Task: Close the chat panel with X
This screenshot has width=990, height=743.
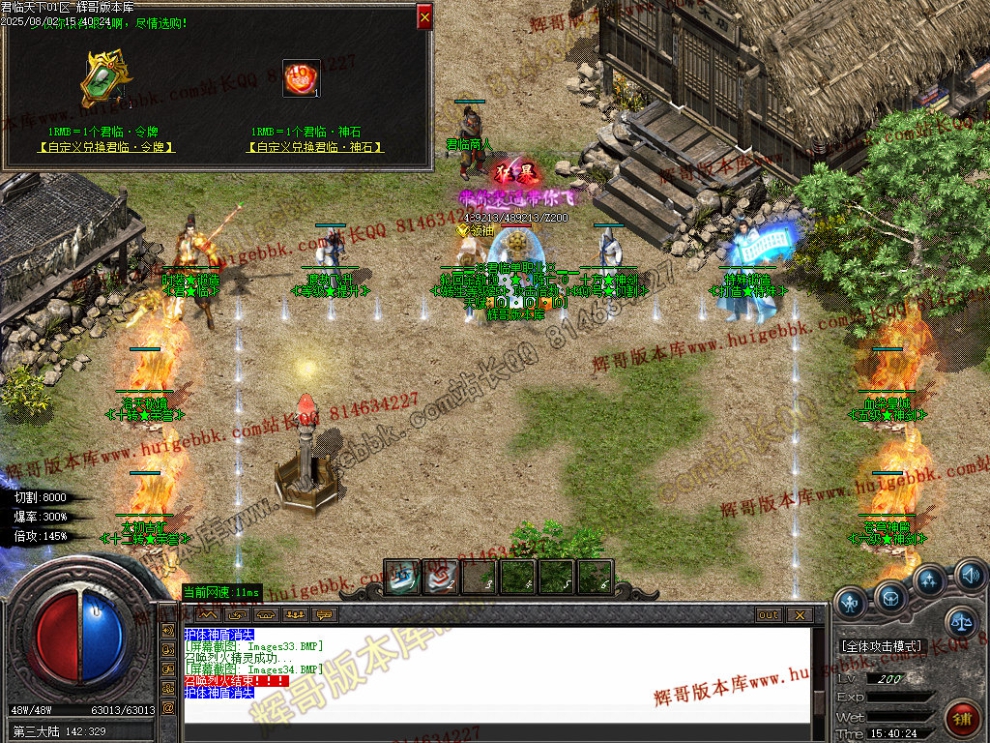Action: point(799,615)
